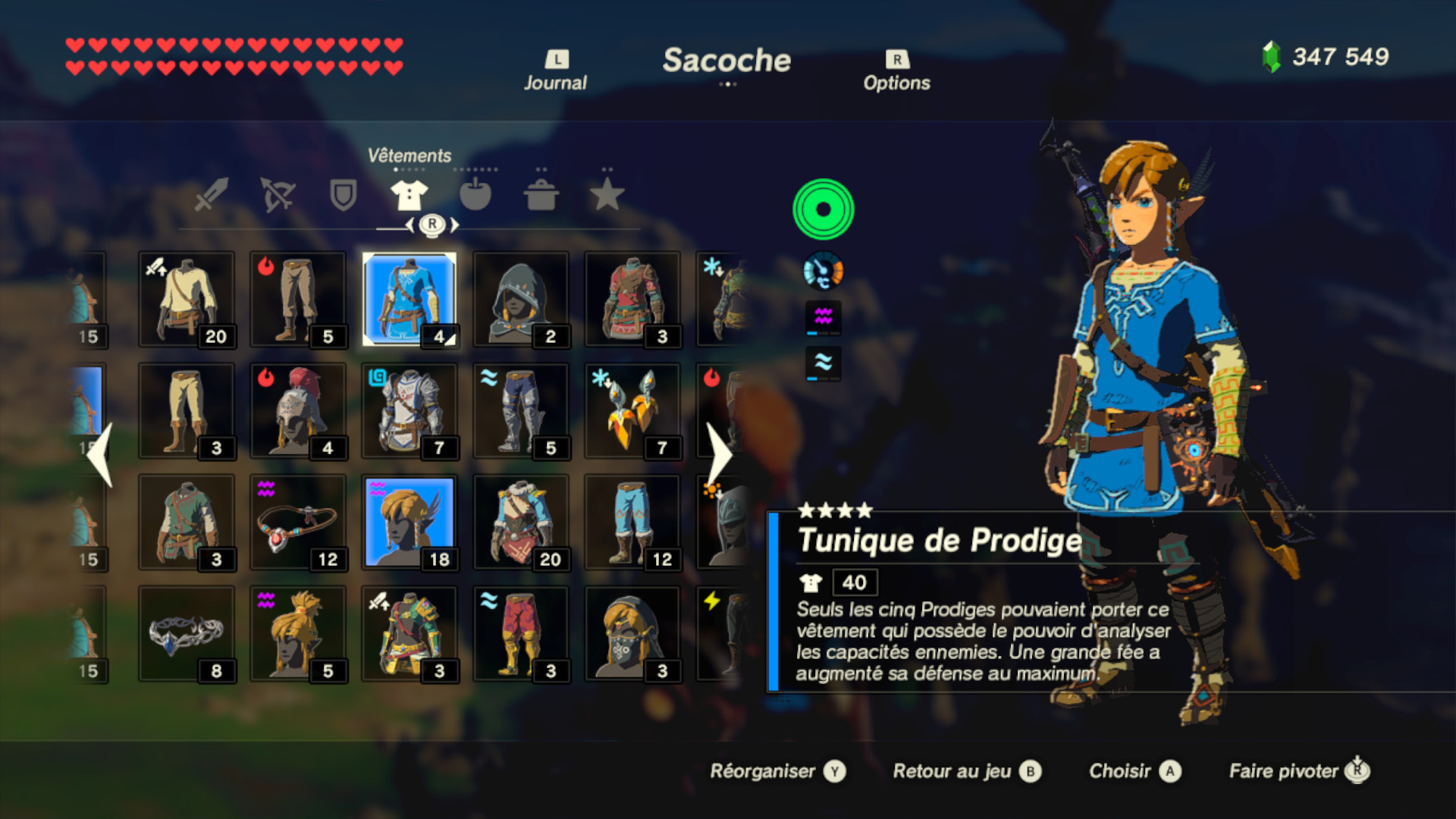The image size is (1456, 819).
Task: Click the star key items category icon
Action: coord(608,196)
